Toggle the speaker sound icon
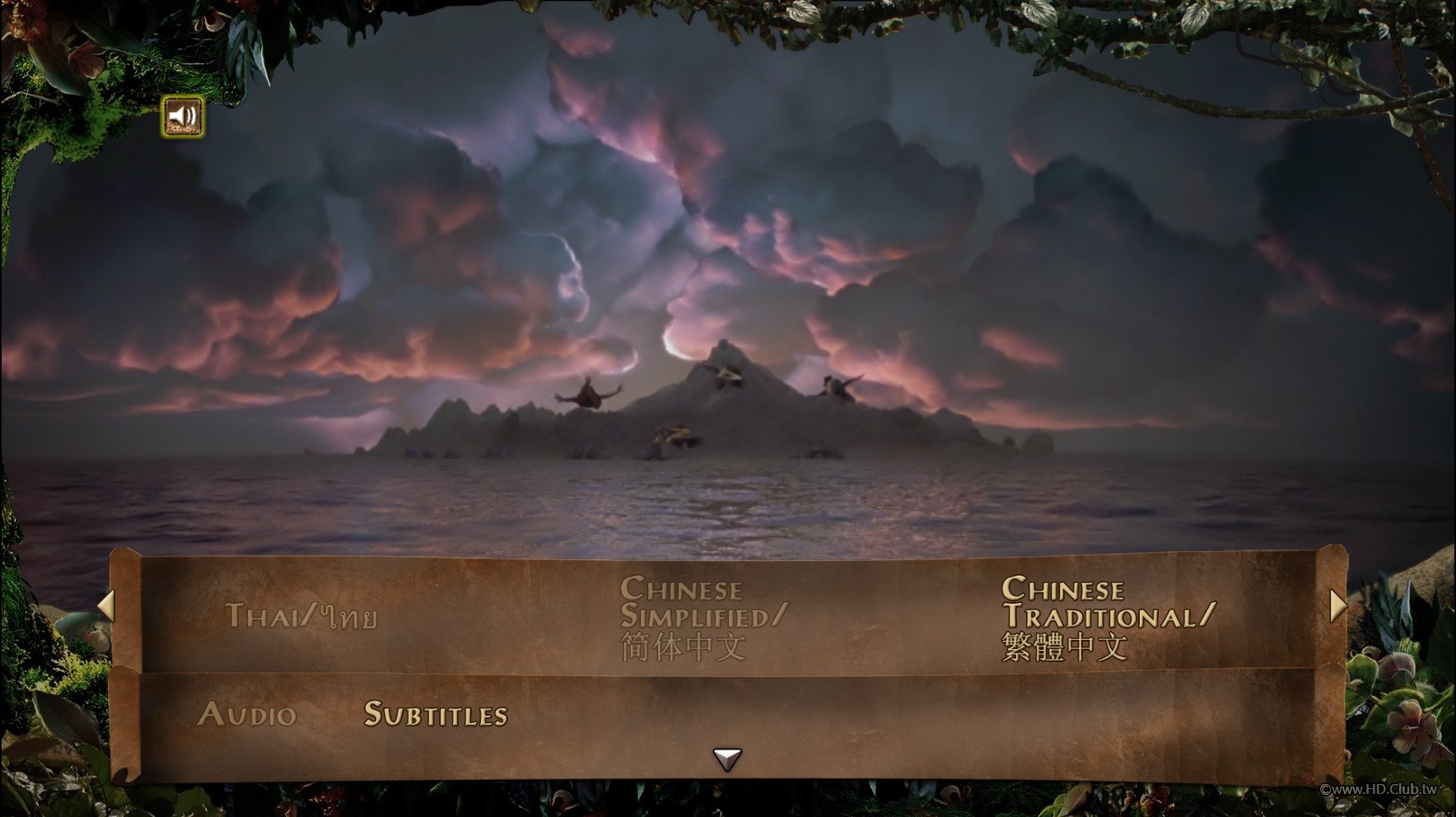 click(183, 117)
